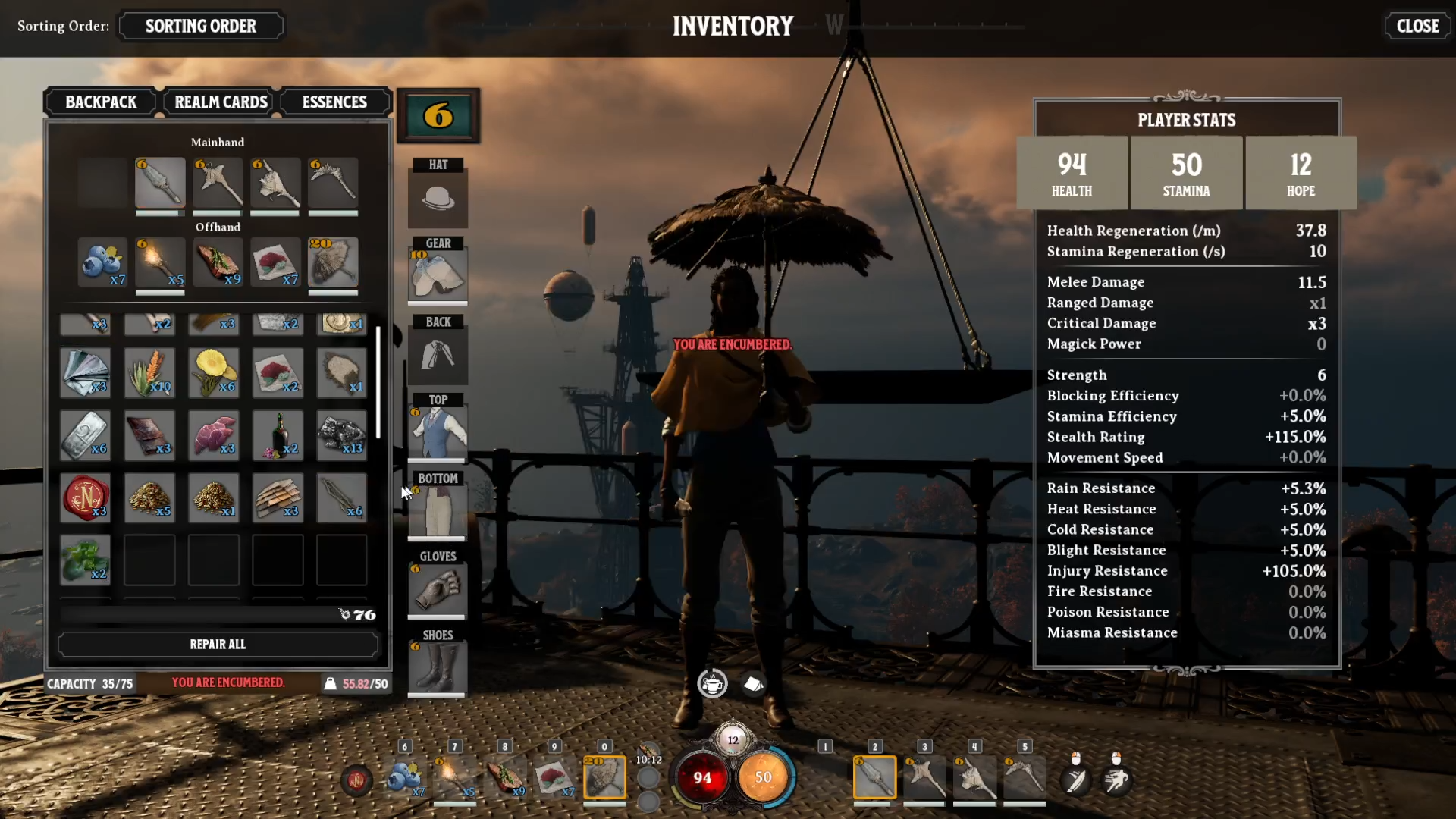The width and height of the screenshot is (1456, 819).
Task: Click the Repair All button
Action: pyautogui.click(x=218, y=645)
